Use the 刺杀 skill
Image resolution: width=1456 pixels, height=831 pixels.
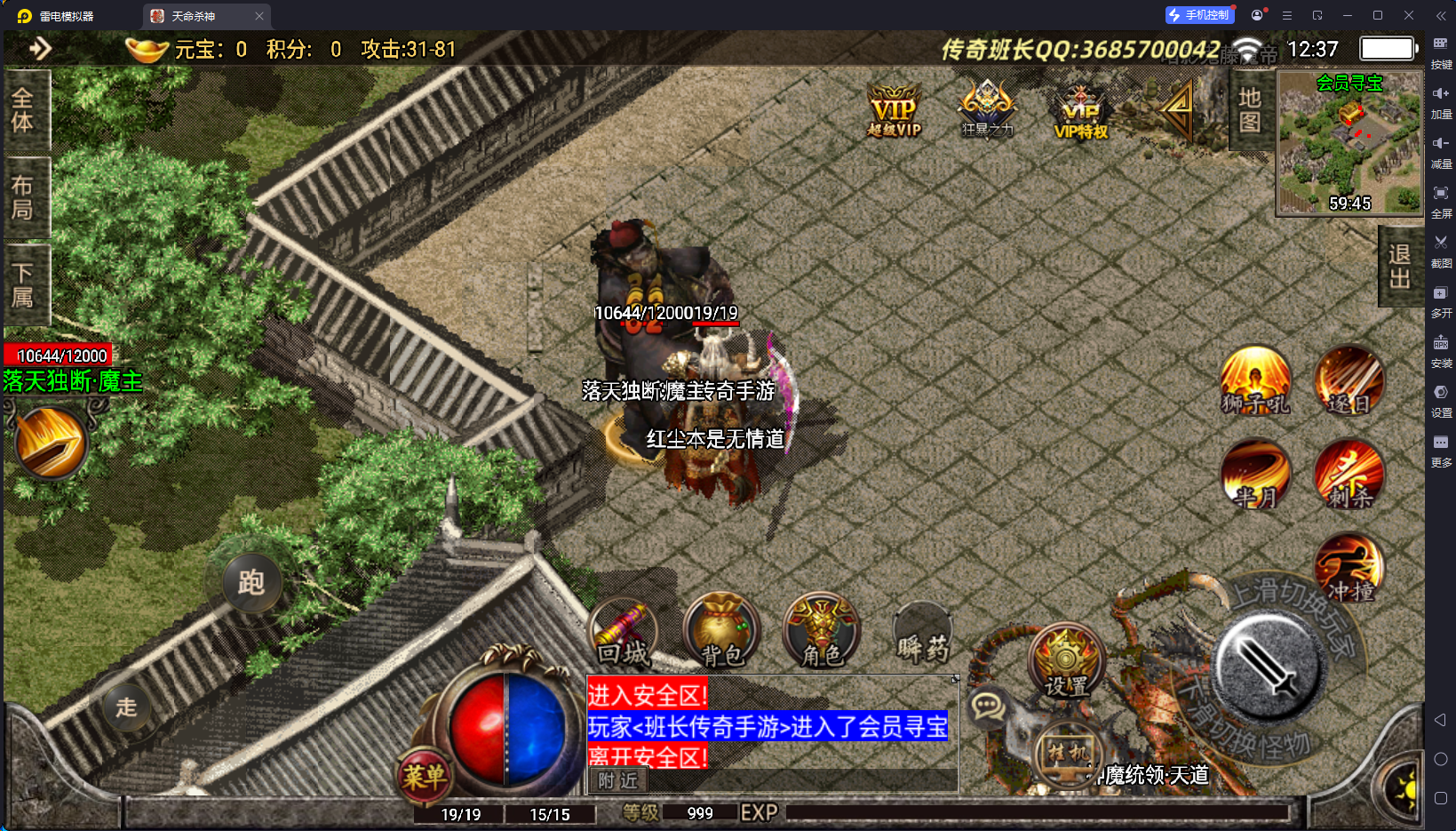point(1349,474)
